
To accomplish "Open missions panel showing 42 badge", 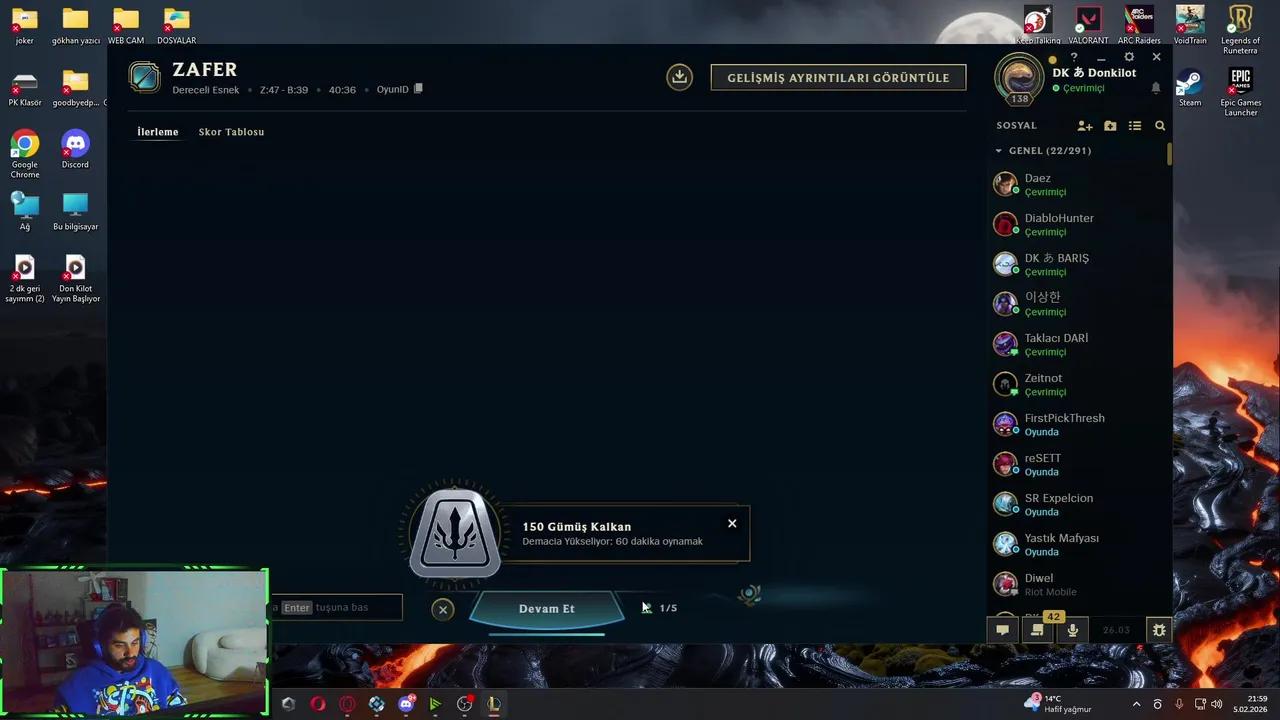I will tap(1037, 630).
